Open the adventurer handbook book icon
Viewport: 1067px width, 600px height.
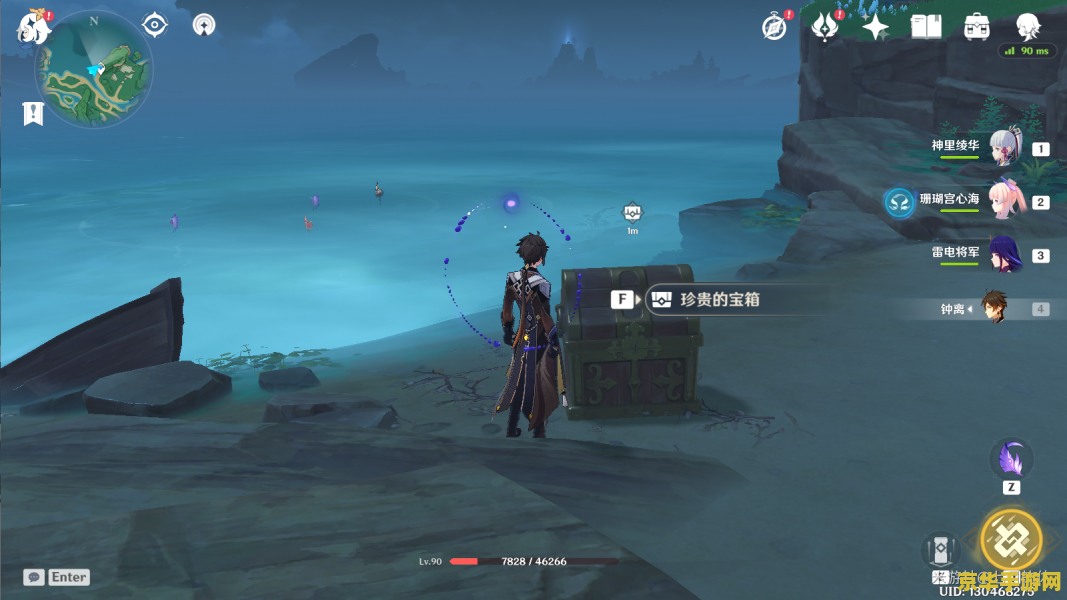point(926,27)
